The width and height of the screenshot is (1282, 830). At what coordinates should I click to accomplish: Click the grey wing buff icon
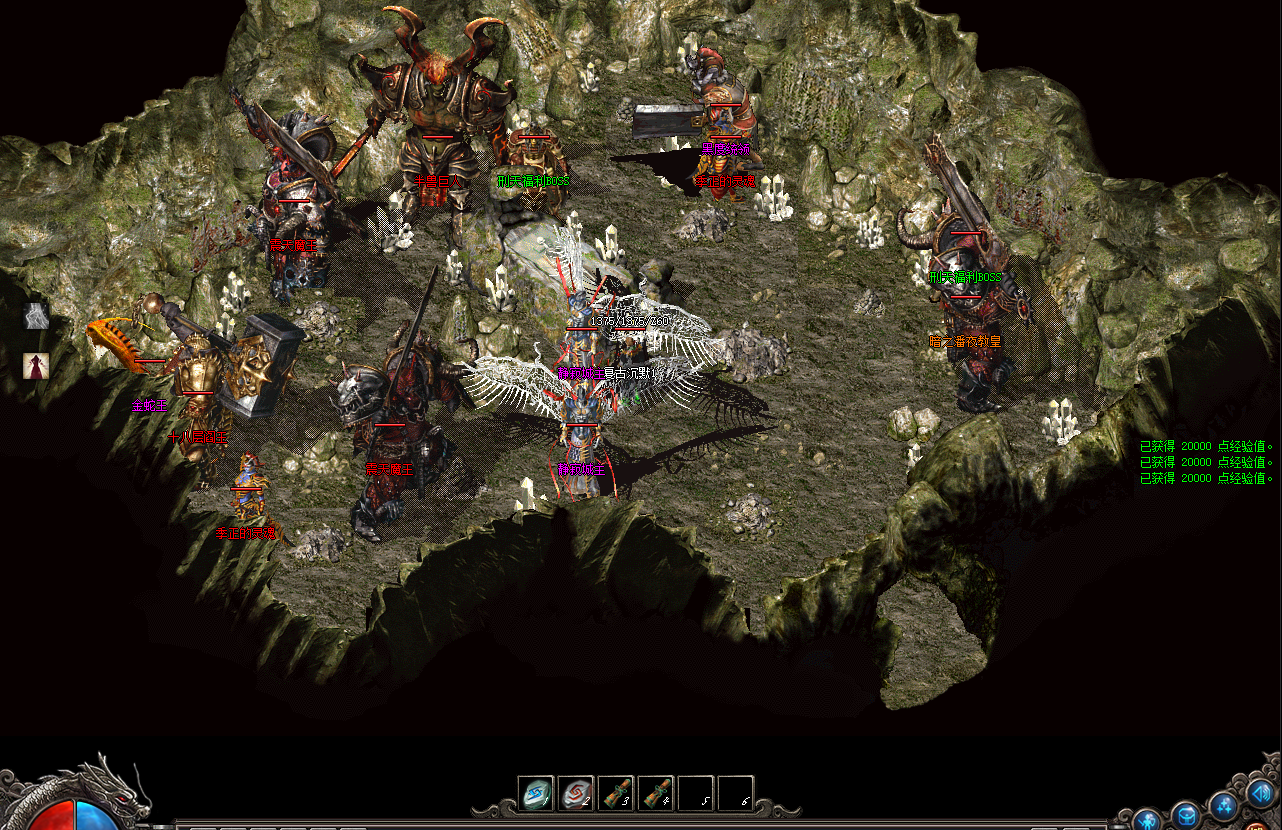pos(37,316)
